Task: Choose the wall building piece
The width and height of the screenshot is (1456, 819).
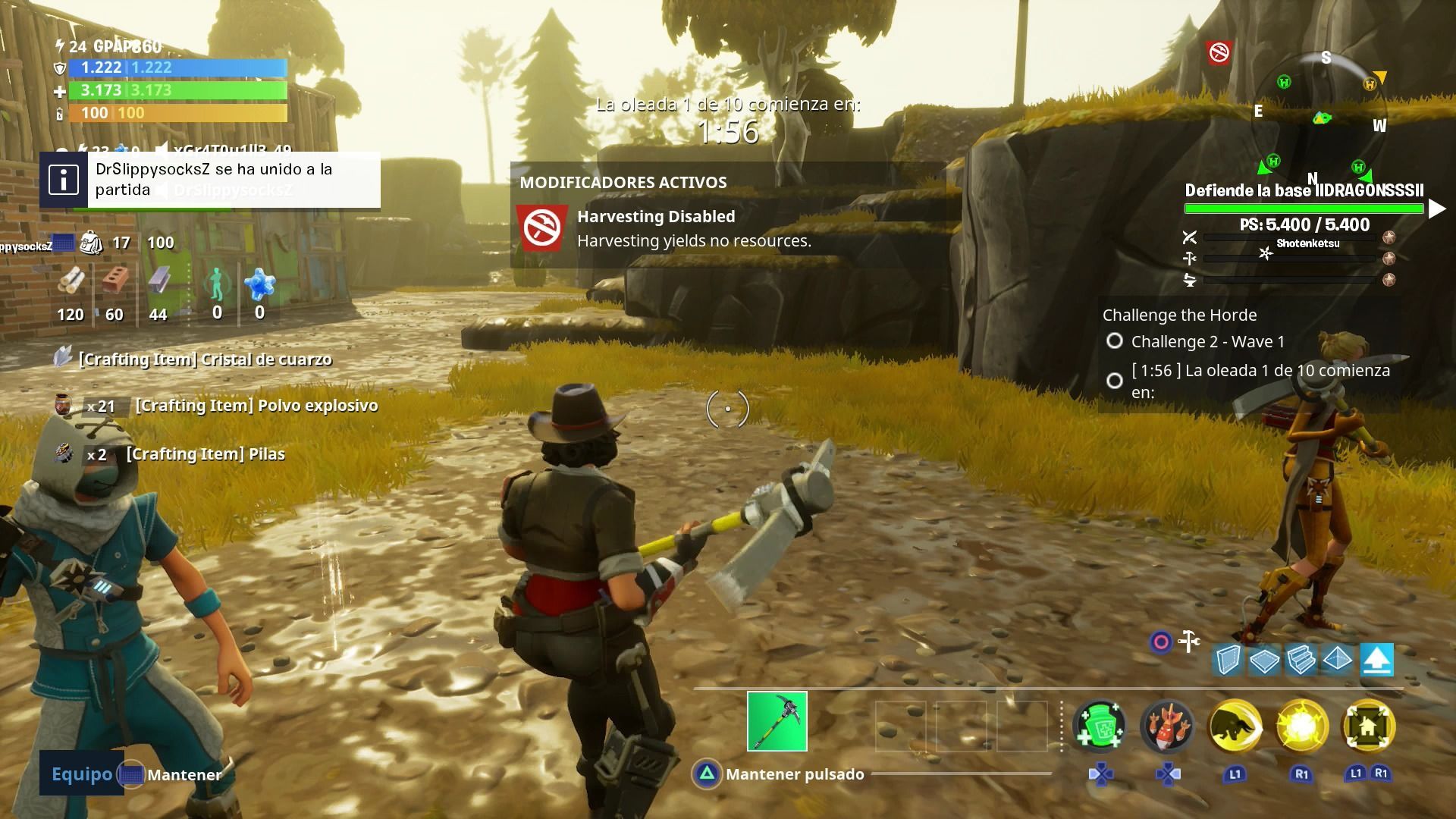Action: 1227,661
